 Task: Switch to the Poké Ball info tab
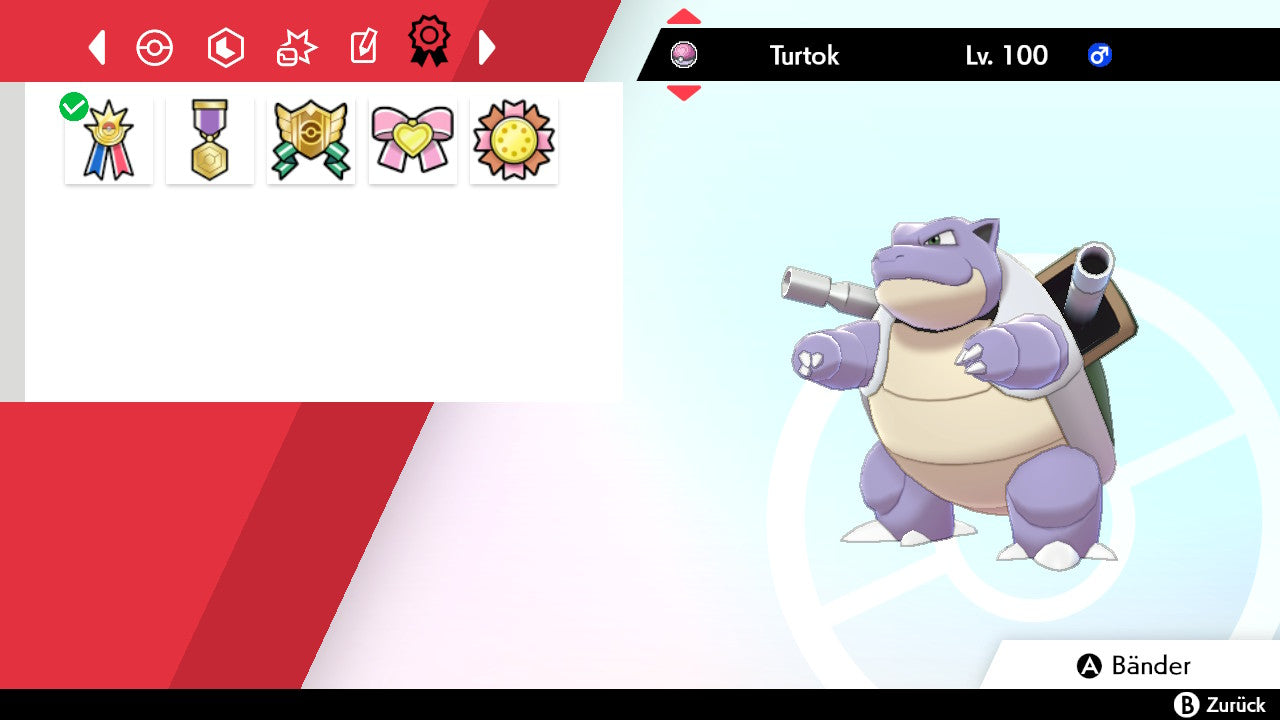[x=155, y=47]
